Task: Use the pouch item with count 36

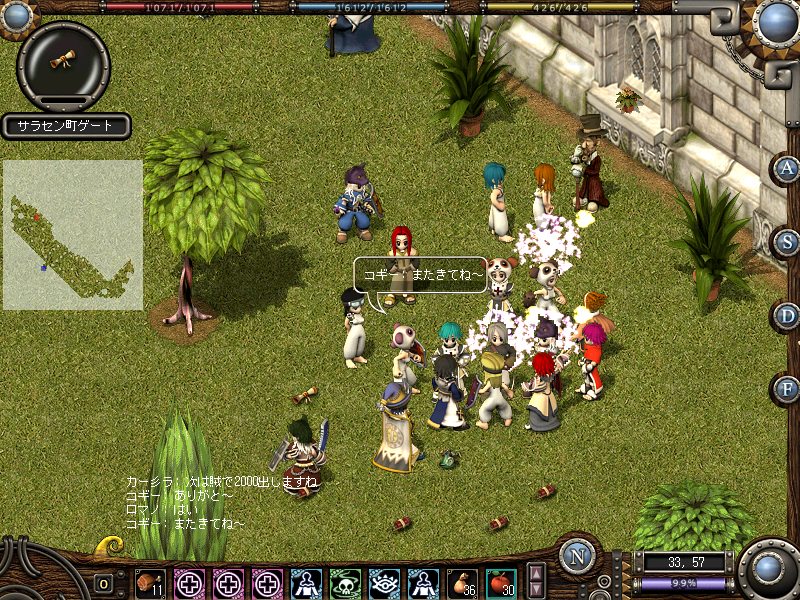Action: [x=461, y=583]
